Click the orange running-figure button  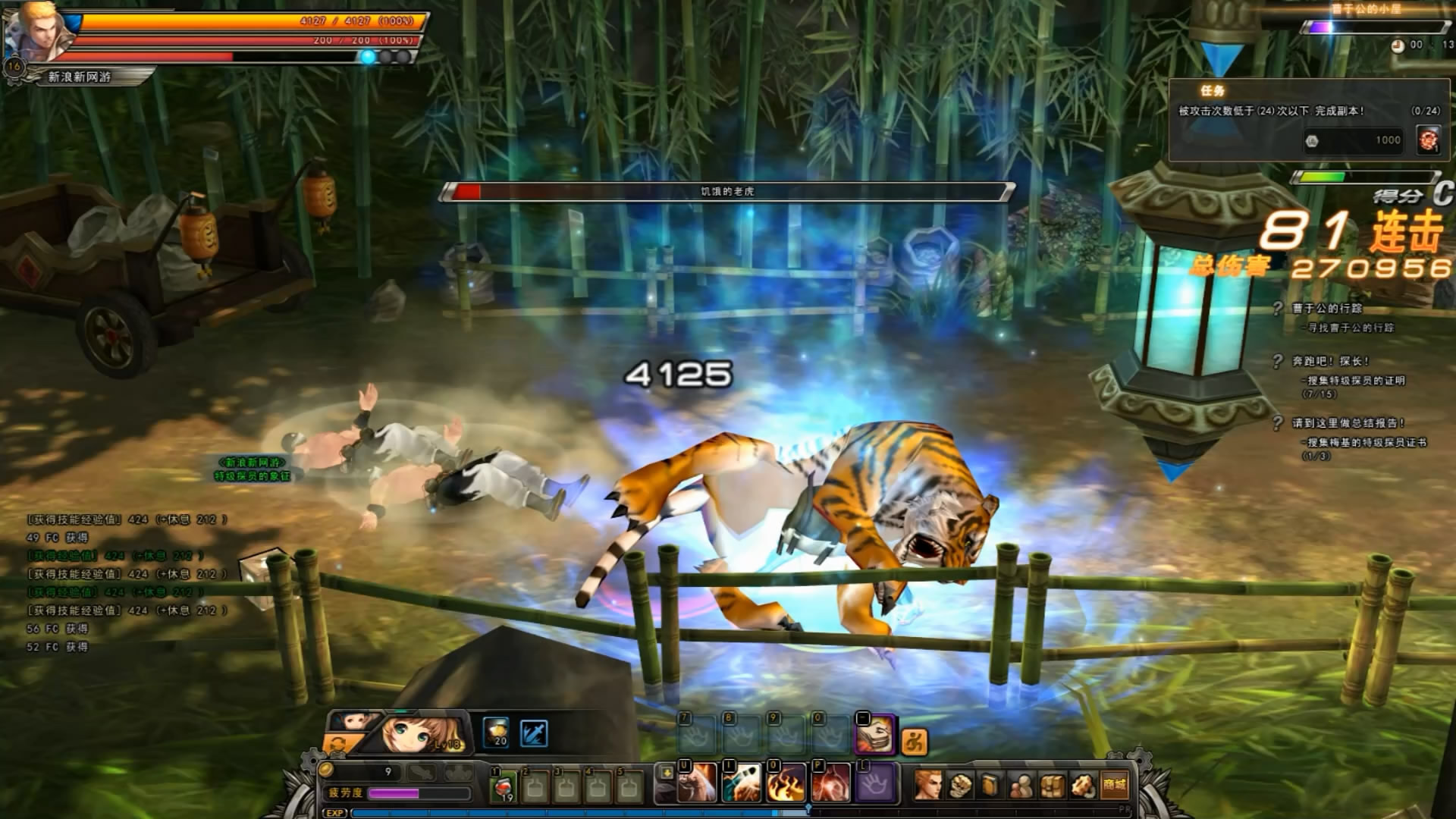pyautogui.click(x=915, y=741)
